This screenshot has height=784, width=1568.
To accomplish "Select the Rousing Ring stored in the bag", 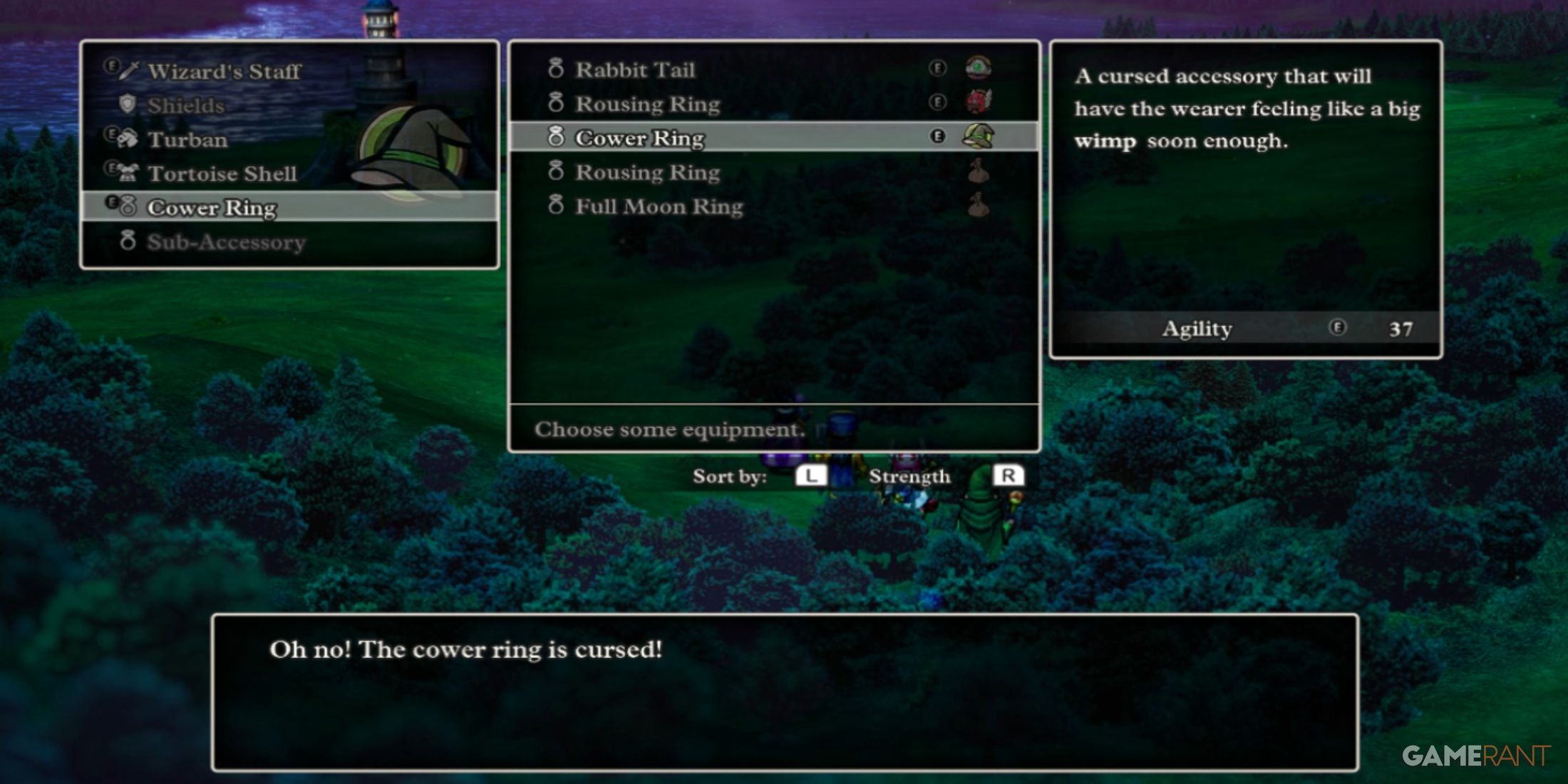I will point(647,172).
